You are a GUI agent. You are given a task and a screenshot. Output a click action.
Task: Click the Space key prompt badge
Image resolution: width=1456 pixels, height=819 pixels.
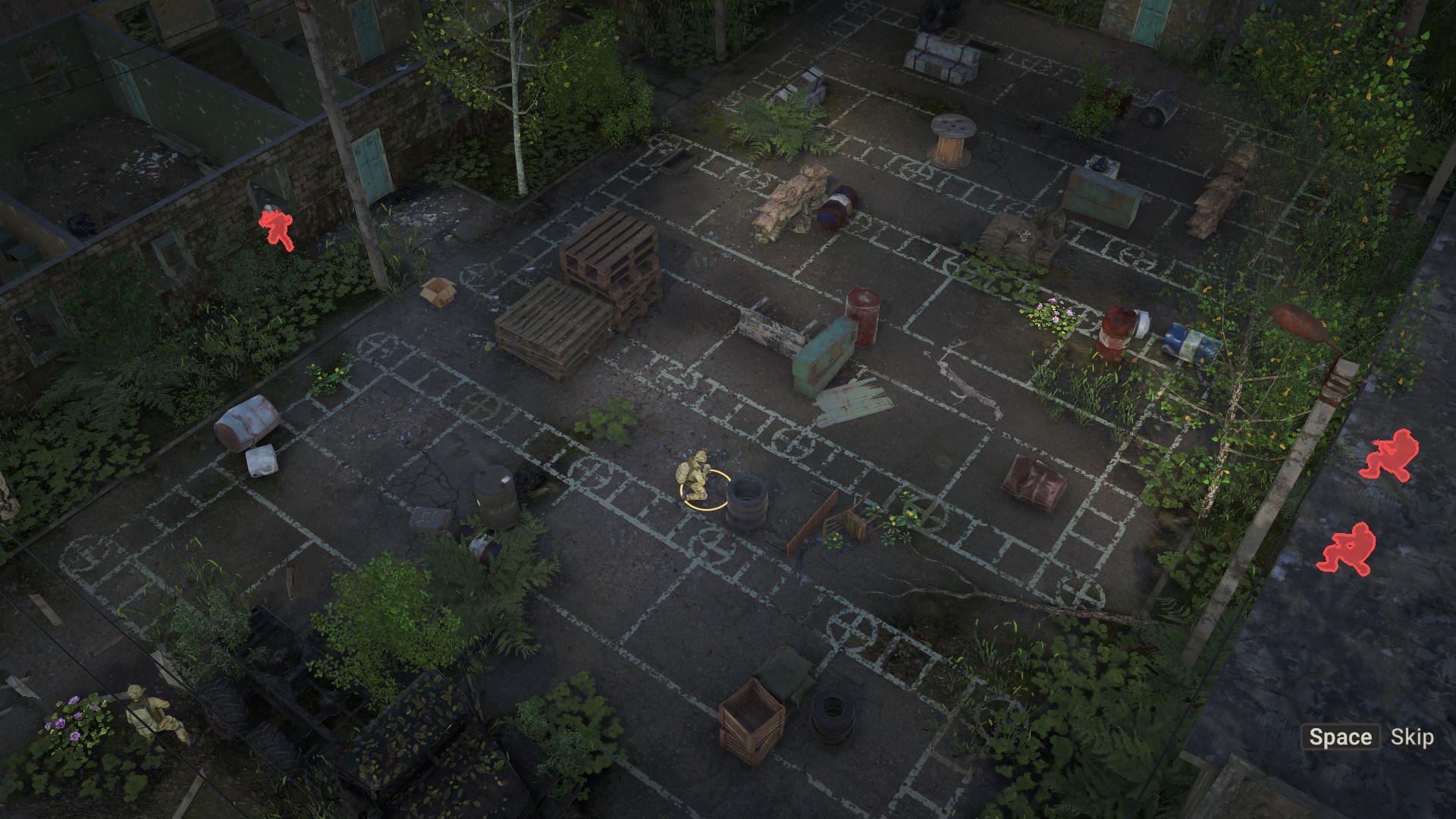(x=1339, y=736)
